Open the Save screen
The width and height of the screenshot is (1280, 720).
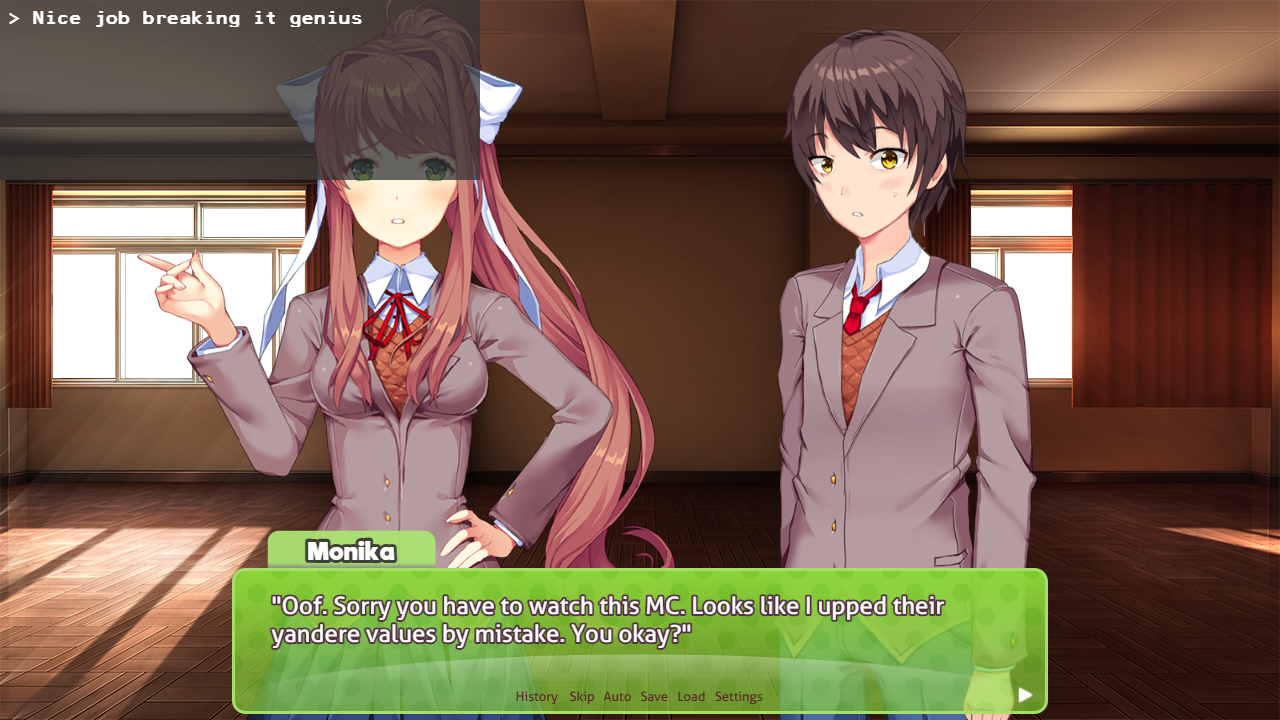pyautogui.click(x=654, y=696)
